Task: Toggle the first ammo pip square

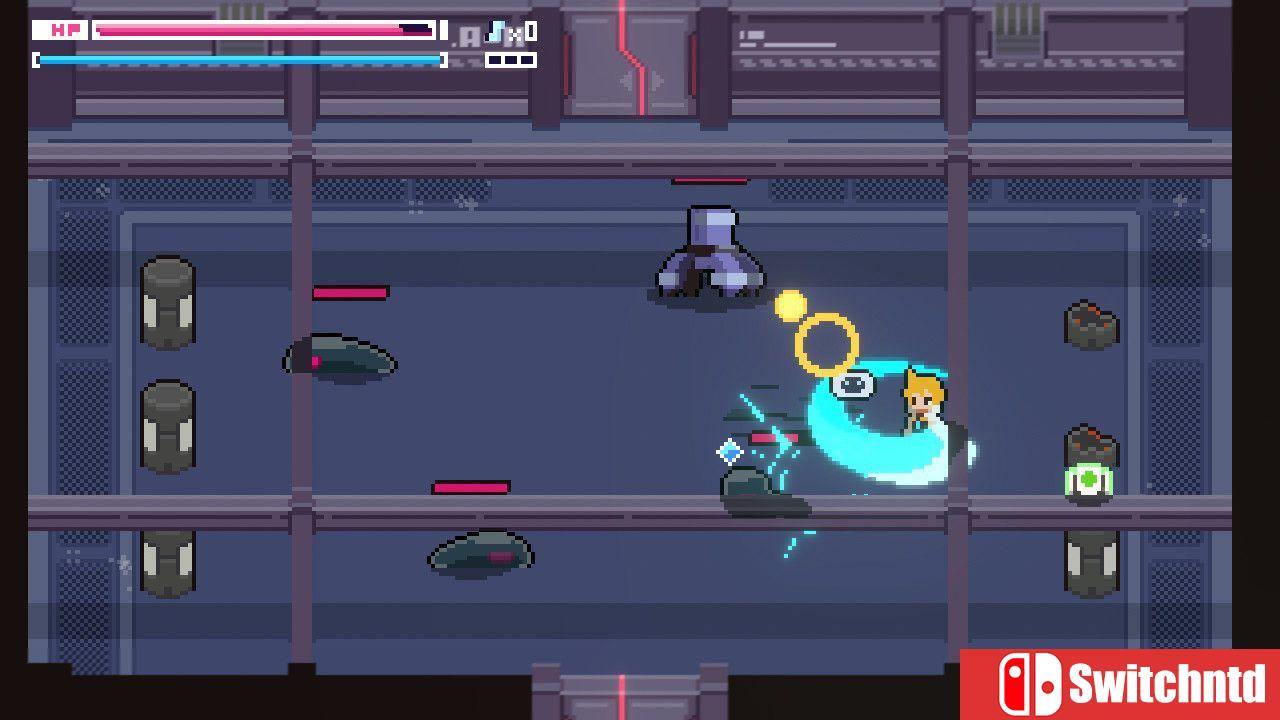Action: pos(496,59)
